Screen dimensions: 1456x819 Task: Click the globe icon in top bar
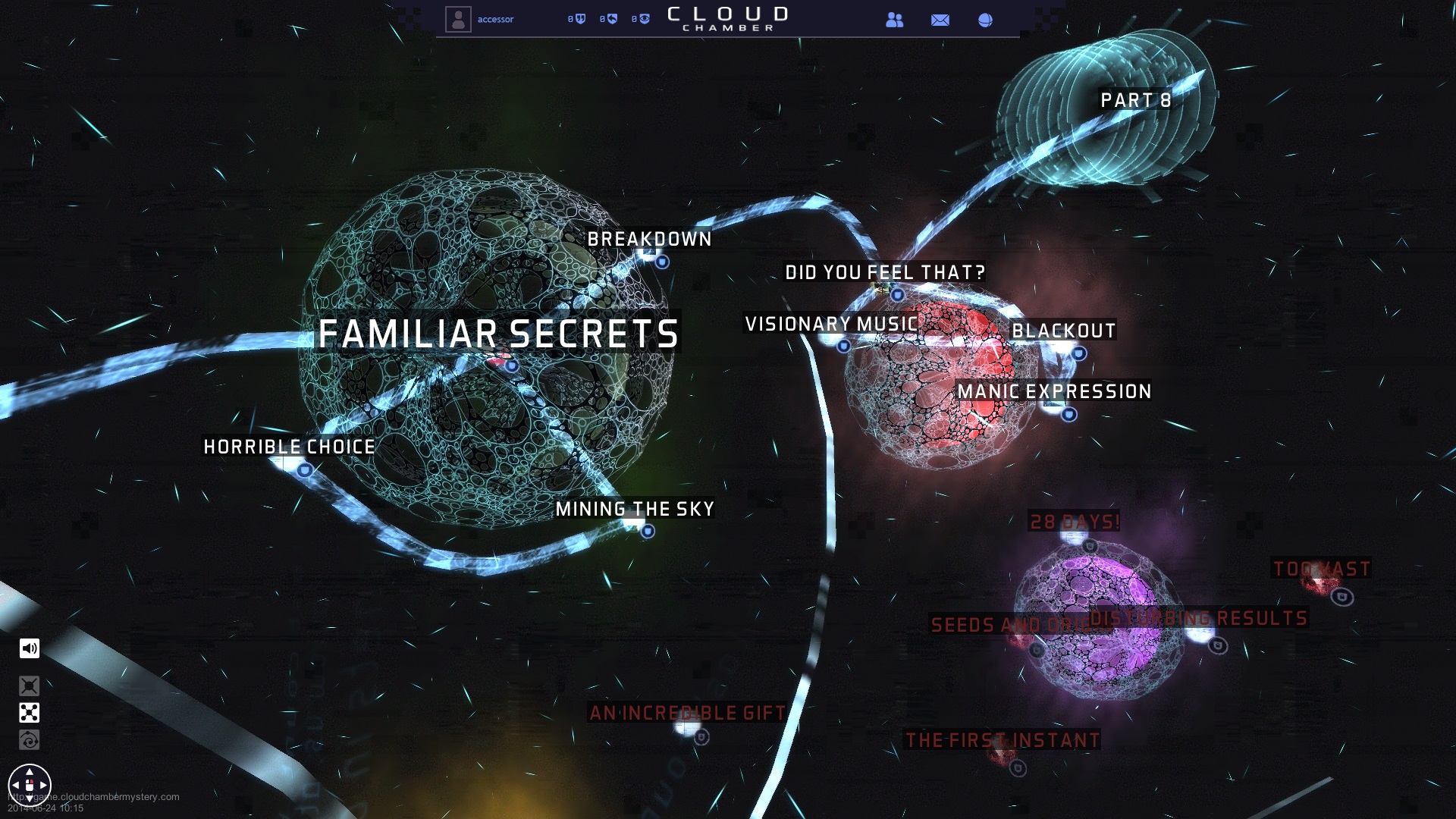985,20
